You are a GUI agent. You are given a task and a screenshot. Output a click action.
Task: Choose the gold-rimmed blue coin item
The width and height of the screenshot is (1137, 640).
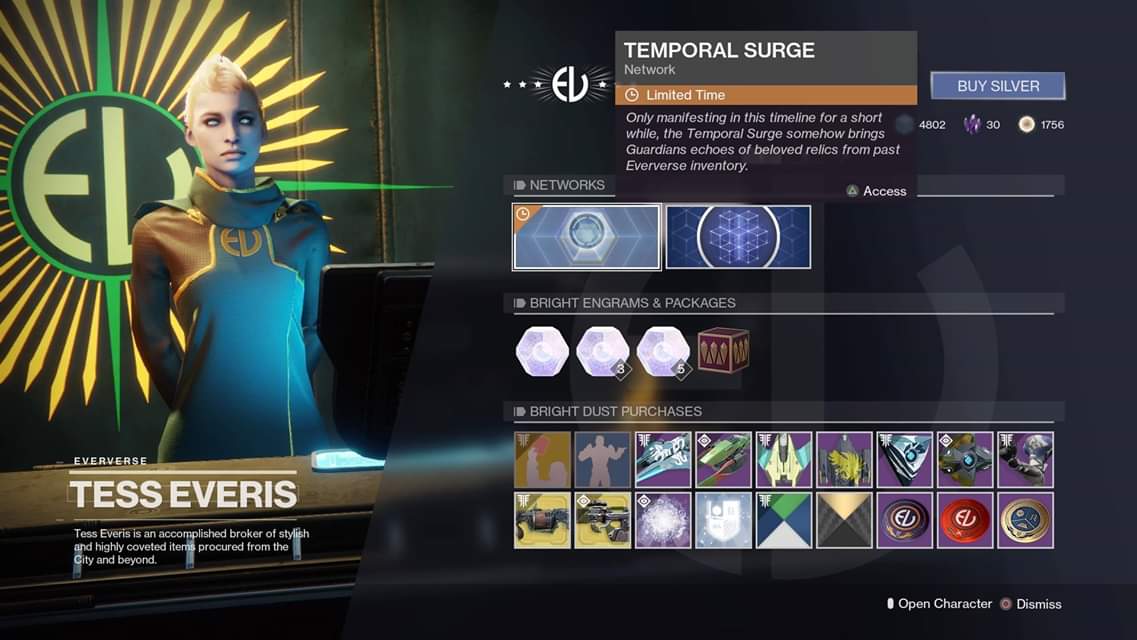(1025, 520)
